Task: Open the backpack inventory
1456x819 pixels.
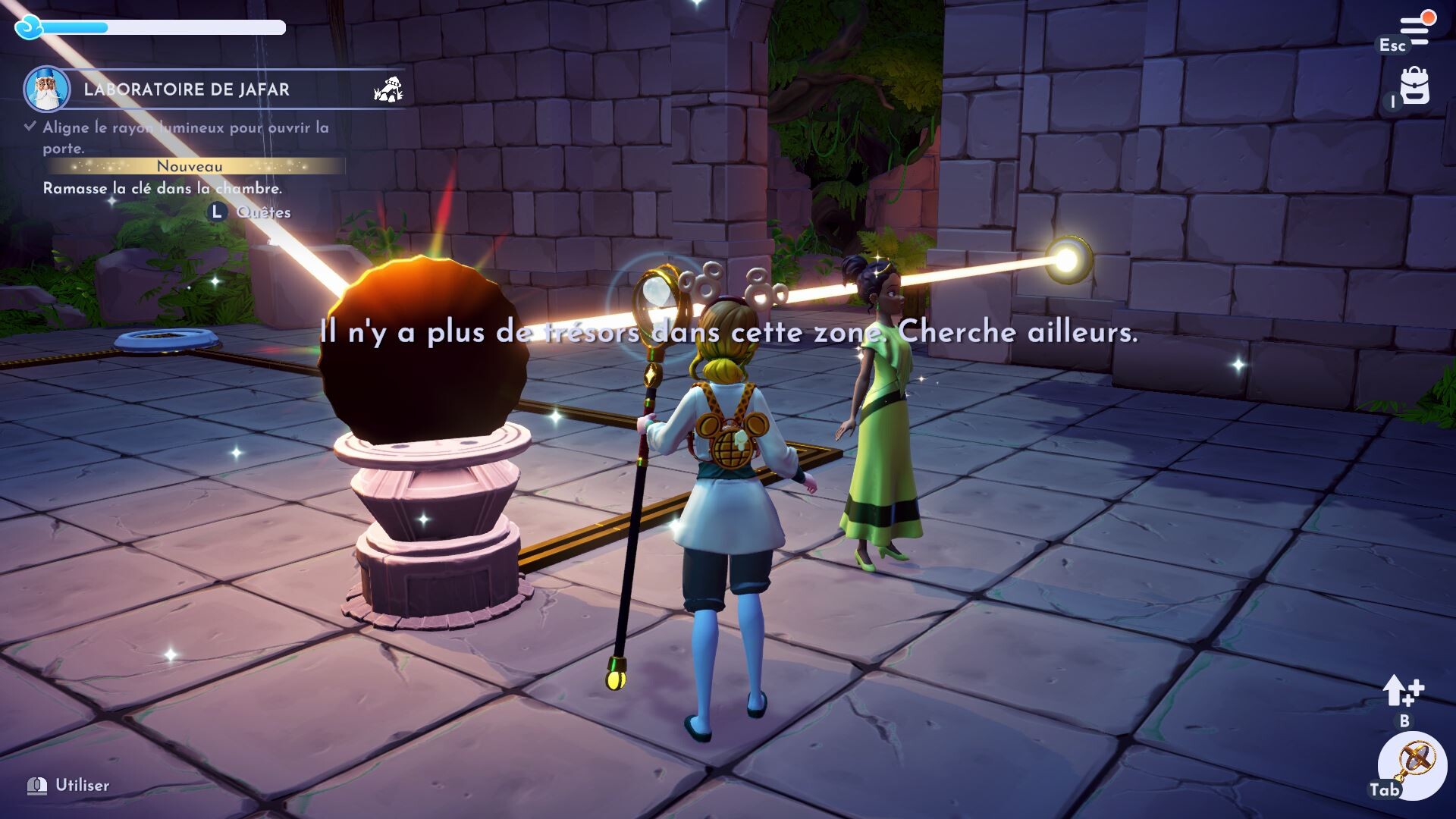Action: (x=1414, y=87)
